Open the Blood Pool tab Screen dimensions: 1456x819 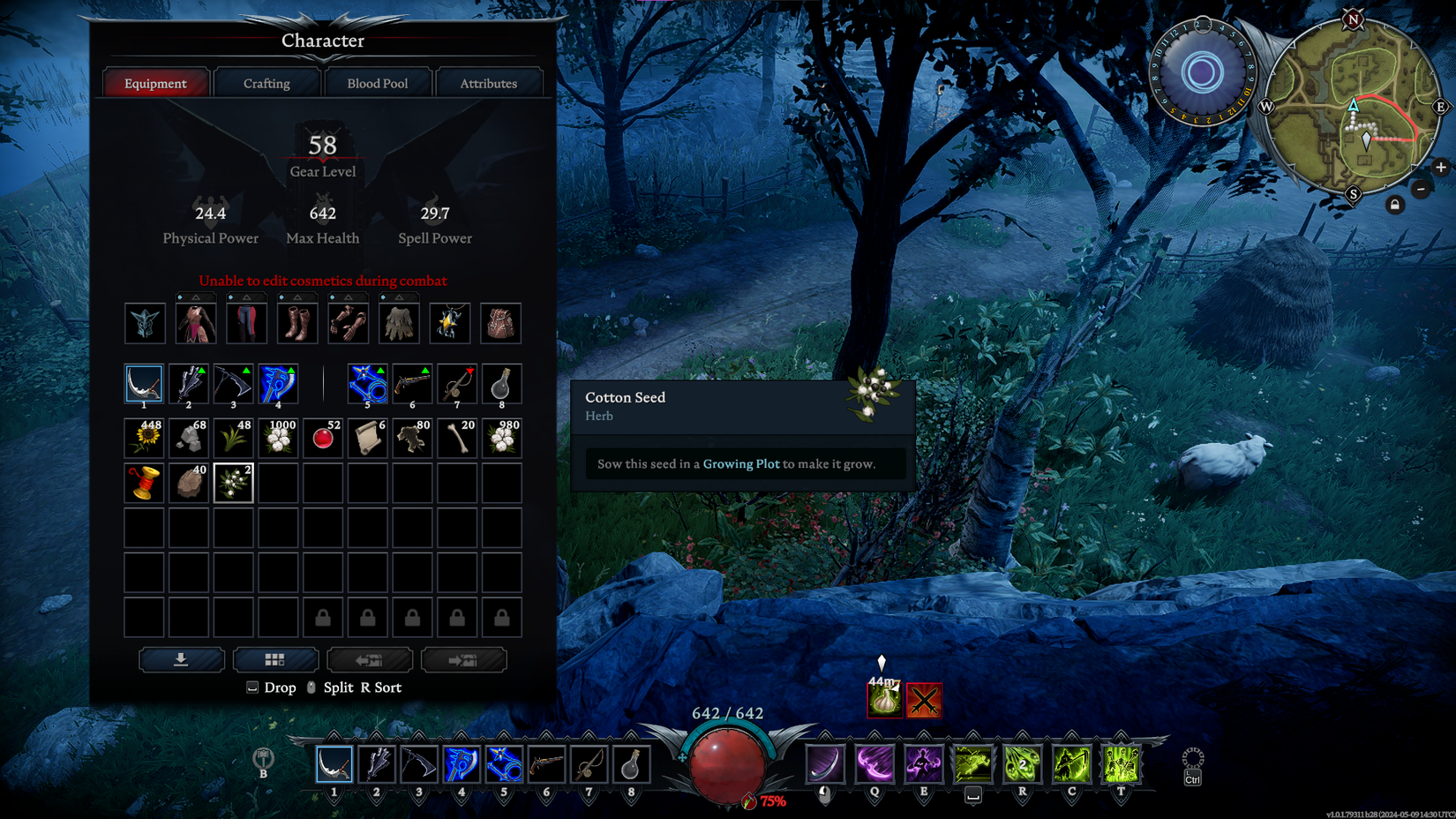pos(378,84)
